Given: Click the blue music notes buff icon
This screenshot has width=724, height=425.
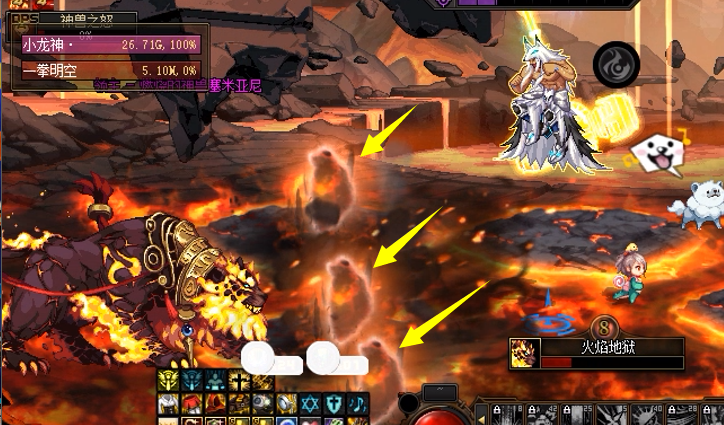Looking at the screenshot, I should (x=357, y=403).
